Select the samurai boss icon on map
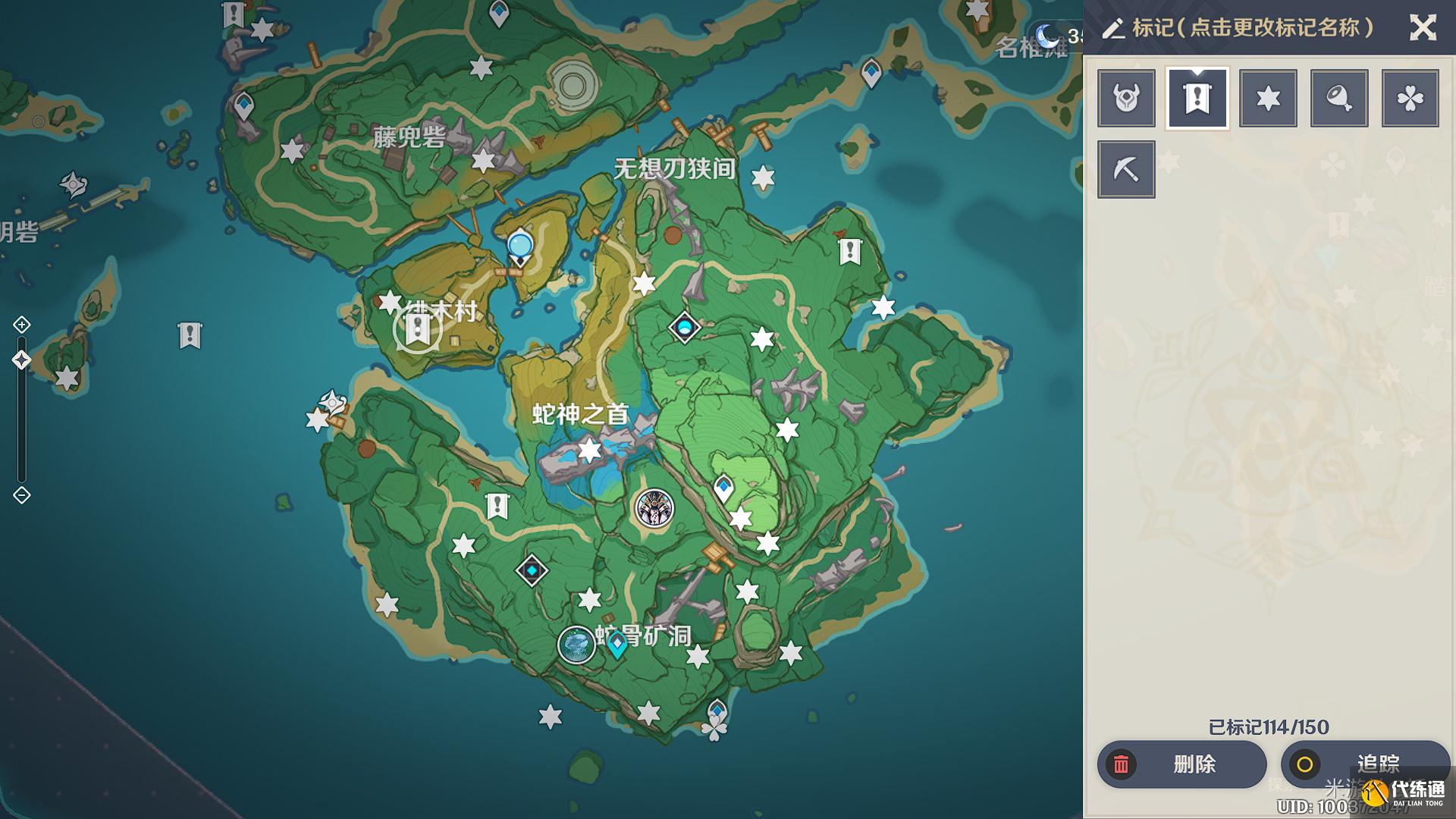 [654, 508]
